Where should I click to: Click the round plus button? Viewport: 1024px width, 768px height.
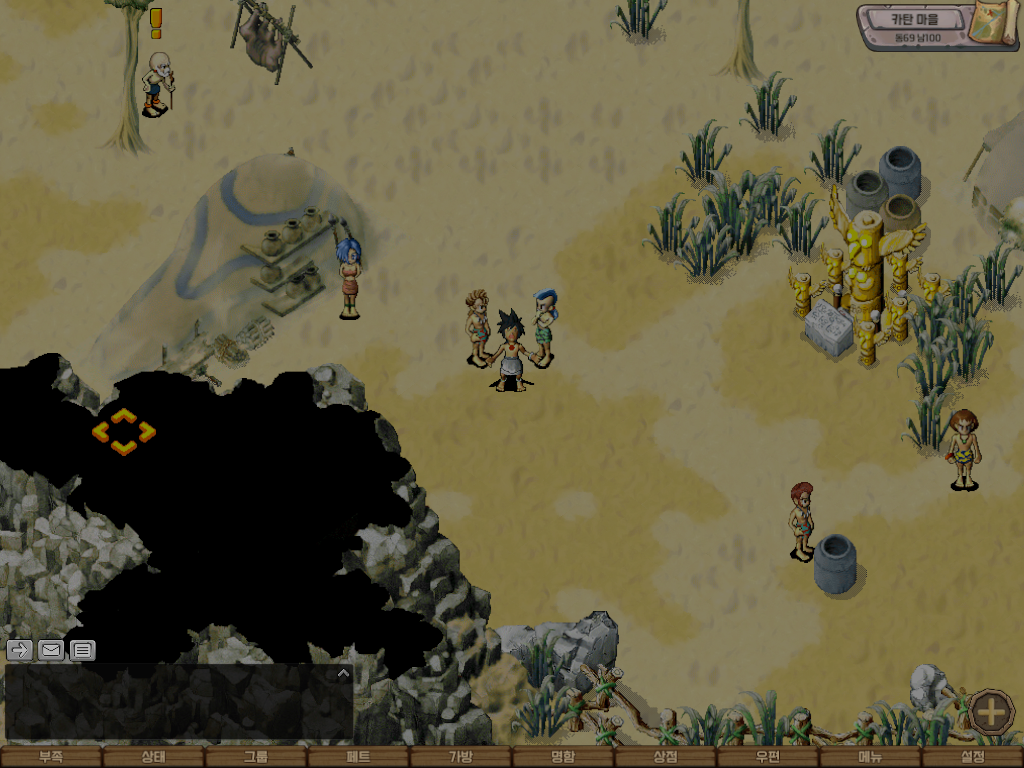tap(991, 712)
